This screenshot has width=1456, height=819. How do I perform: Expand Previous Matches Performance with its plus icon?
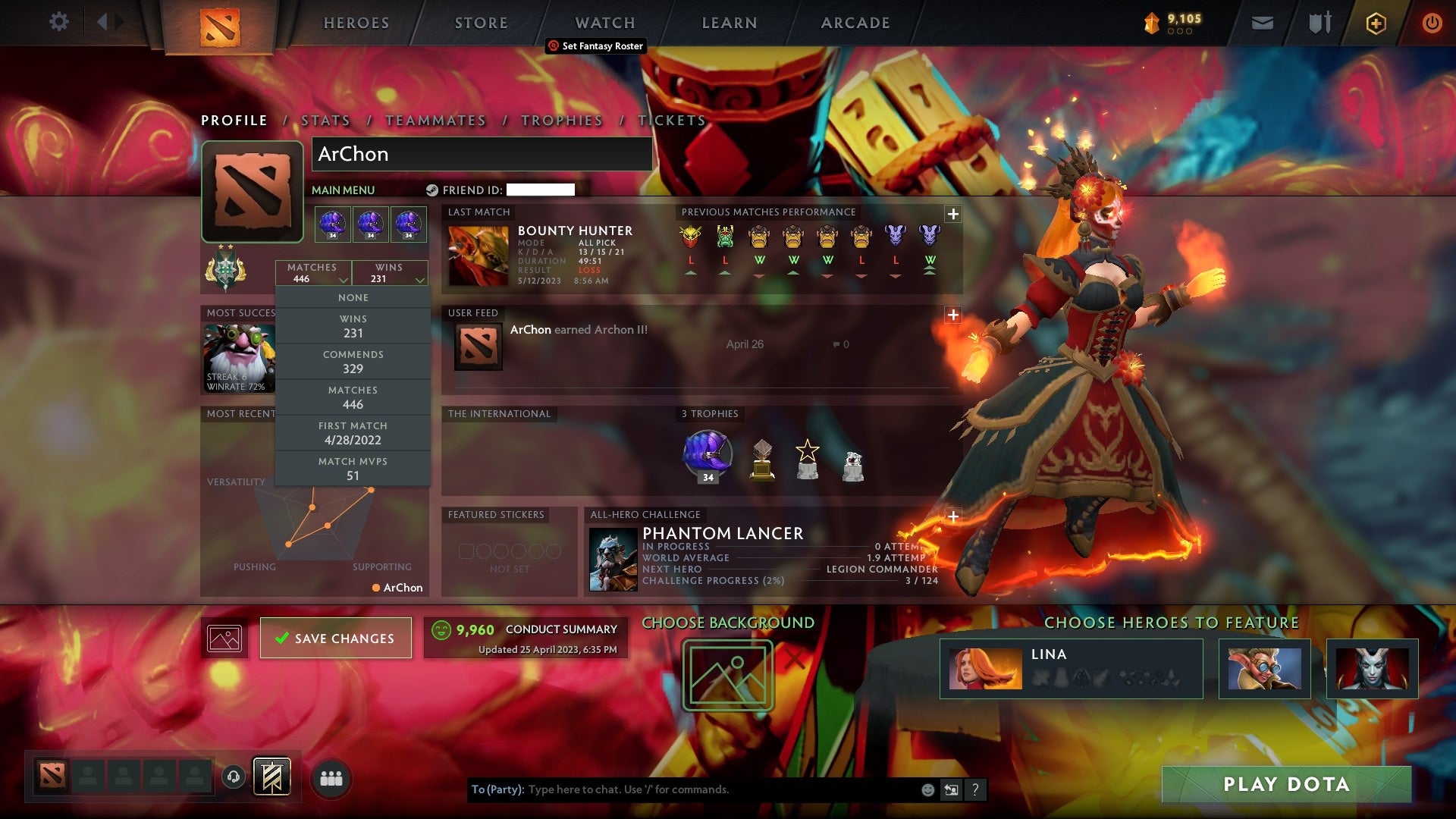click(x=952, y=215)
